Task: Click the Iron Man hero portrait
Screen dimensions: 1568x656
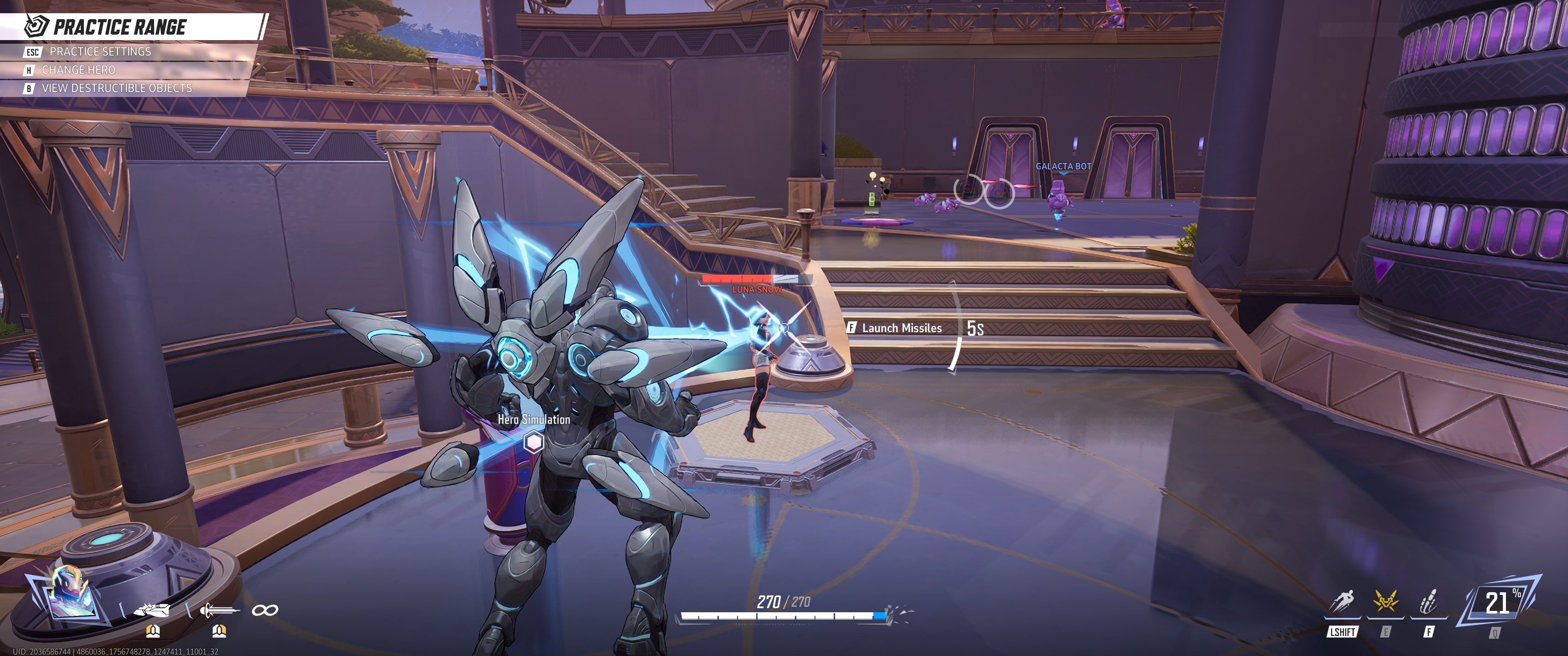Action: tap(71, 591)
